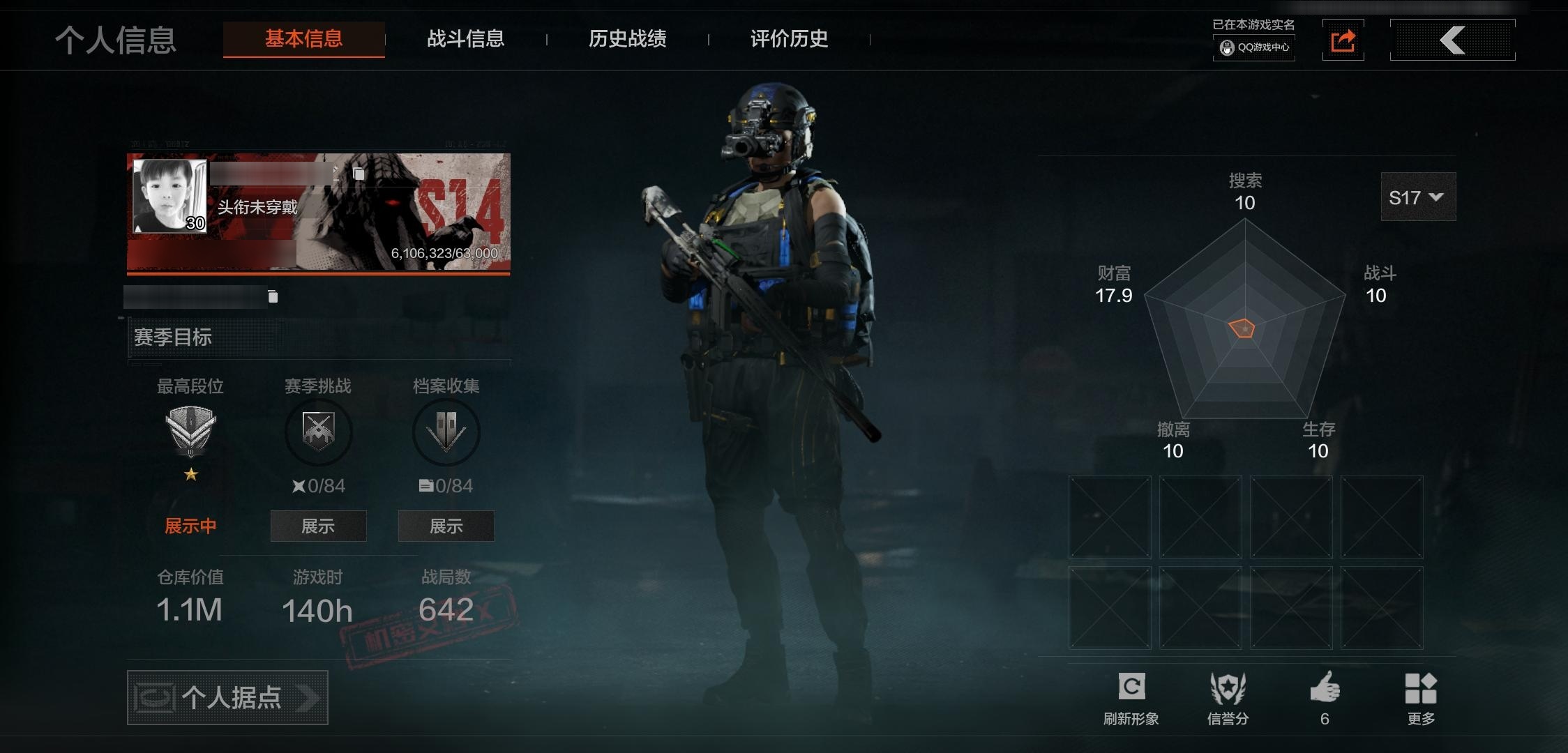
Task: Open the 战斗信息 tab
Action: click(x=465, y=39)
